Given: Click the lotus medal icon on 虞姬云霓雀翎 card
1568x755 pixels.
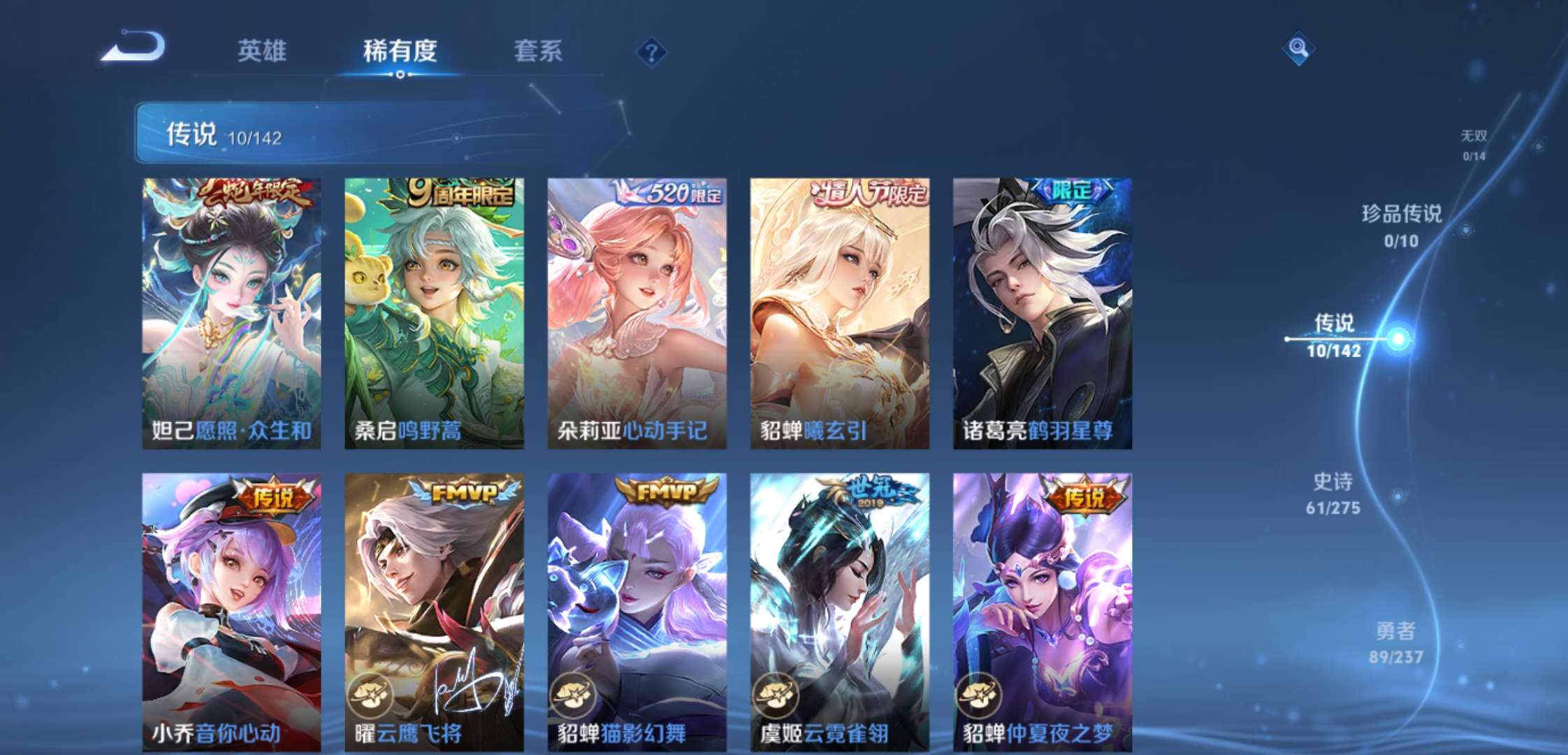Looking at the screenshot, I should click(776, 696).
